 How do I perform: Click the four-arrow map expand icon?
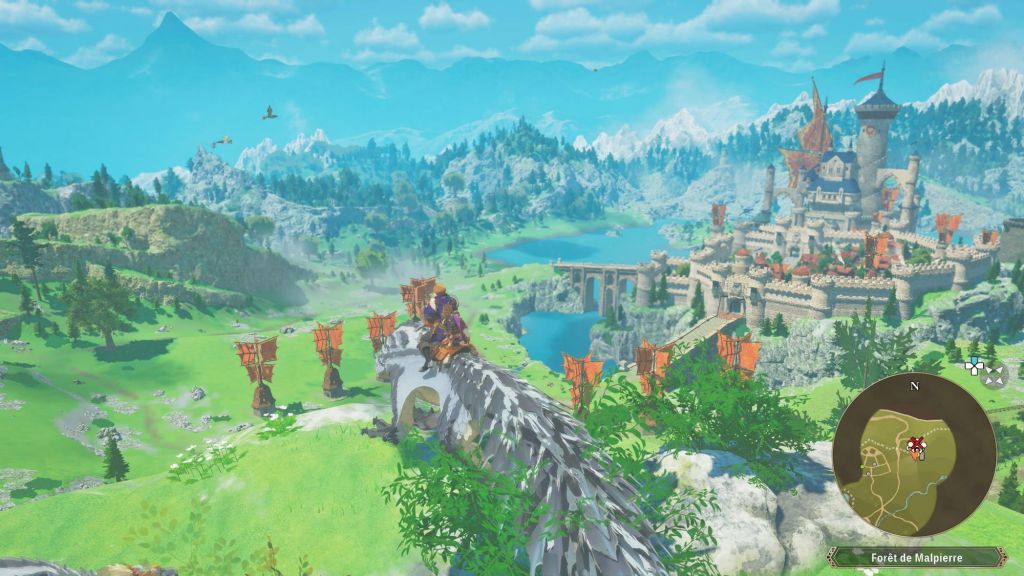(x=994, y=376)
